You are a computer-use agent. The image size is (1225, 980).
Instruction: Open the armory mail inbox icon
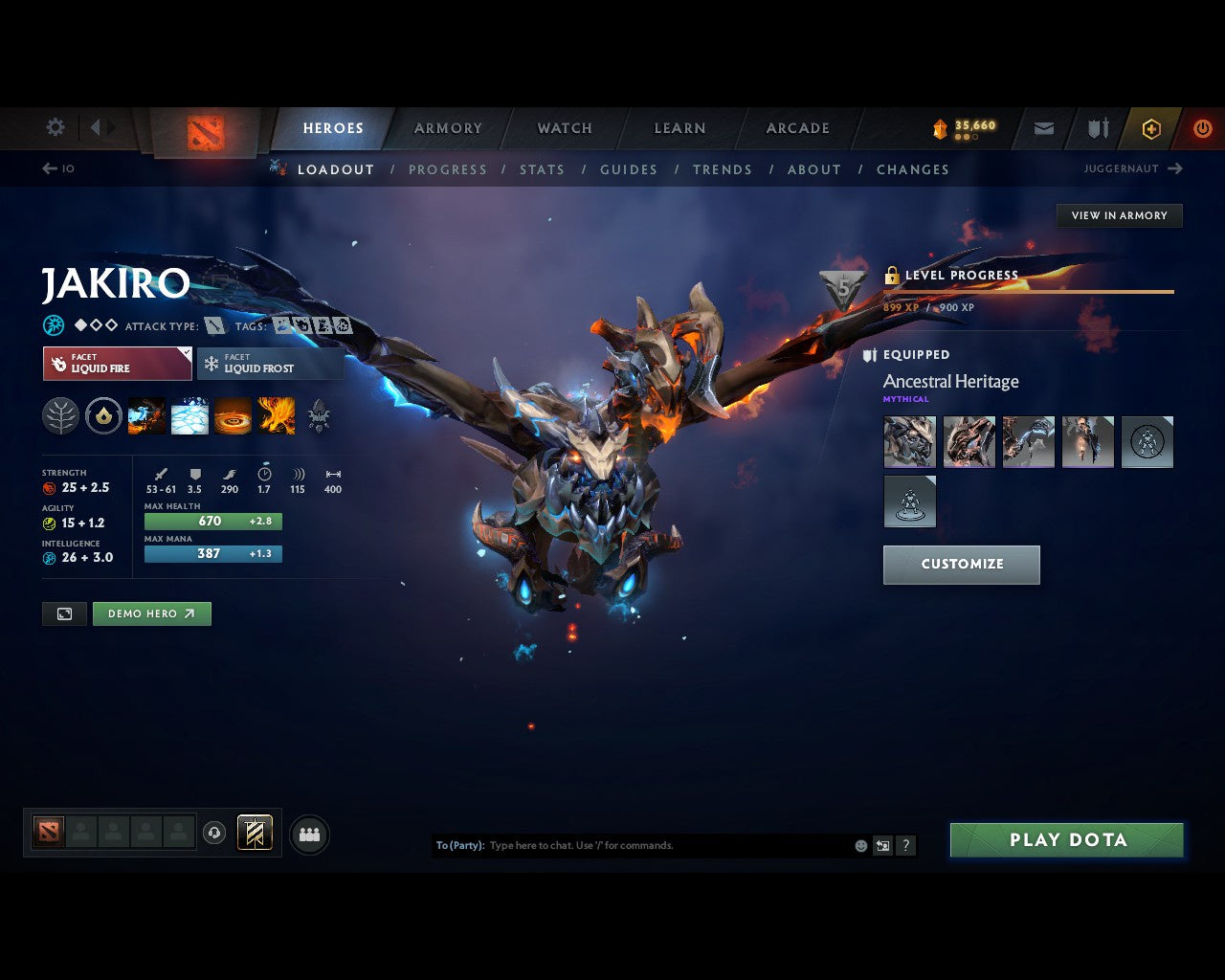(x=1042, y=127)
